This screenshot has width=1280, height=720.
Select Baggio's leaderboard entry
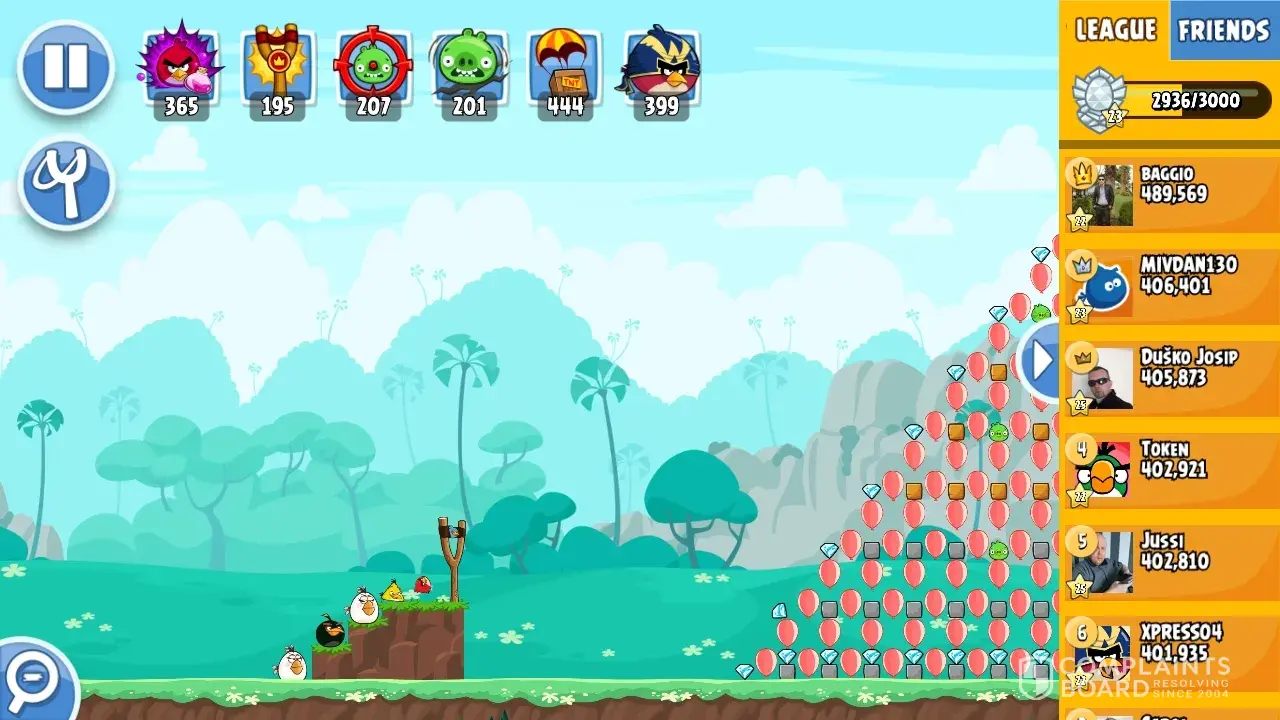[1170, 194]
